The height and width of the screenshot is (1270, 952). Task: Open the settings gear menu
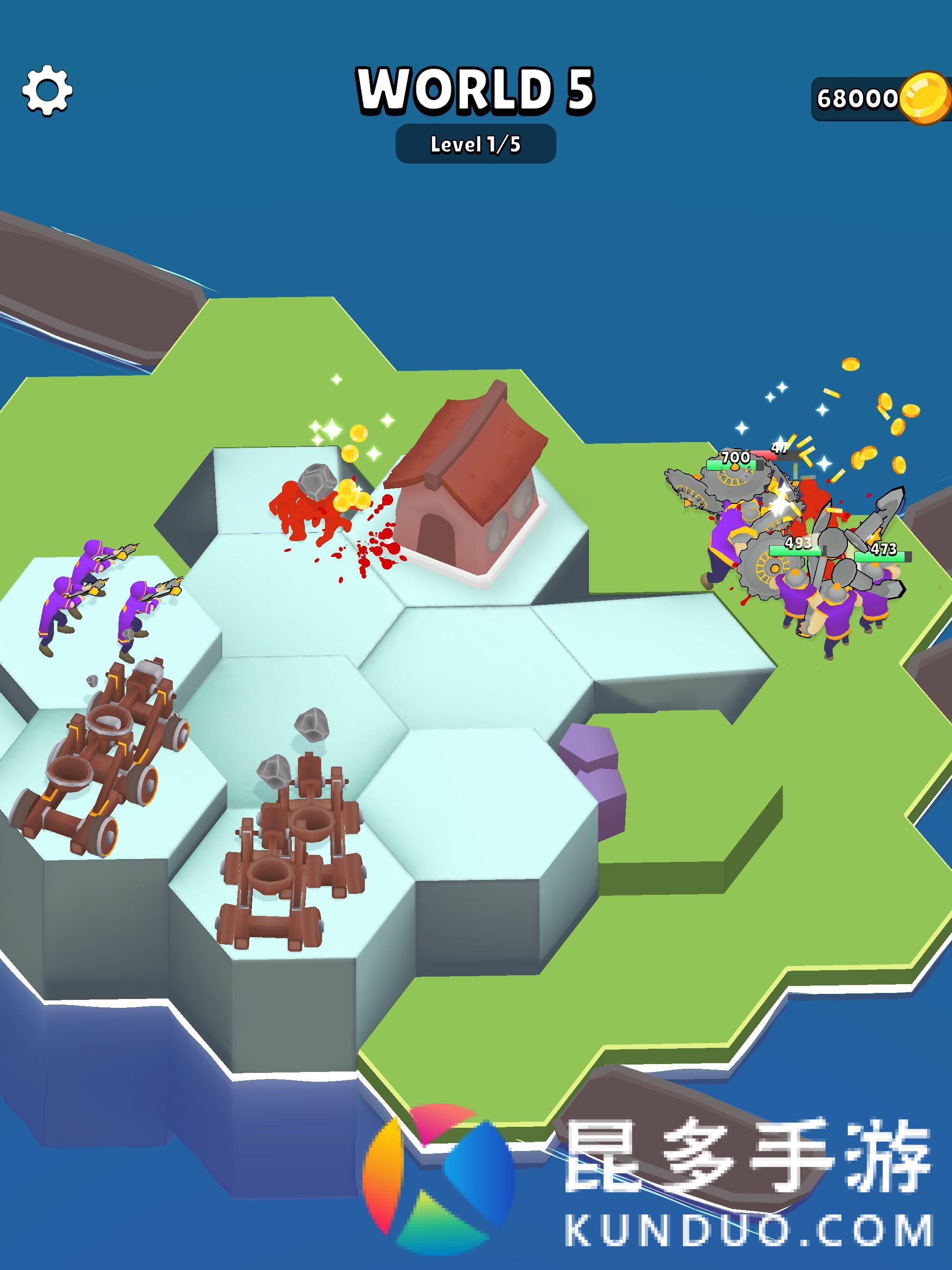click(x=47, y=91)
